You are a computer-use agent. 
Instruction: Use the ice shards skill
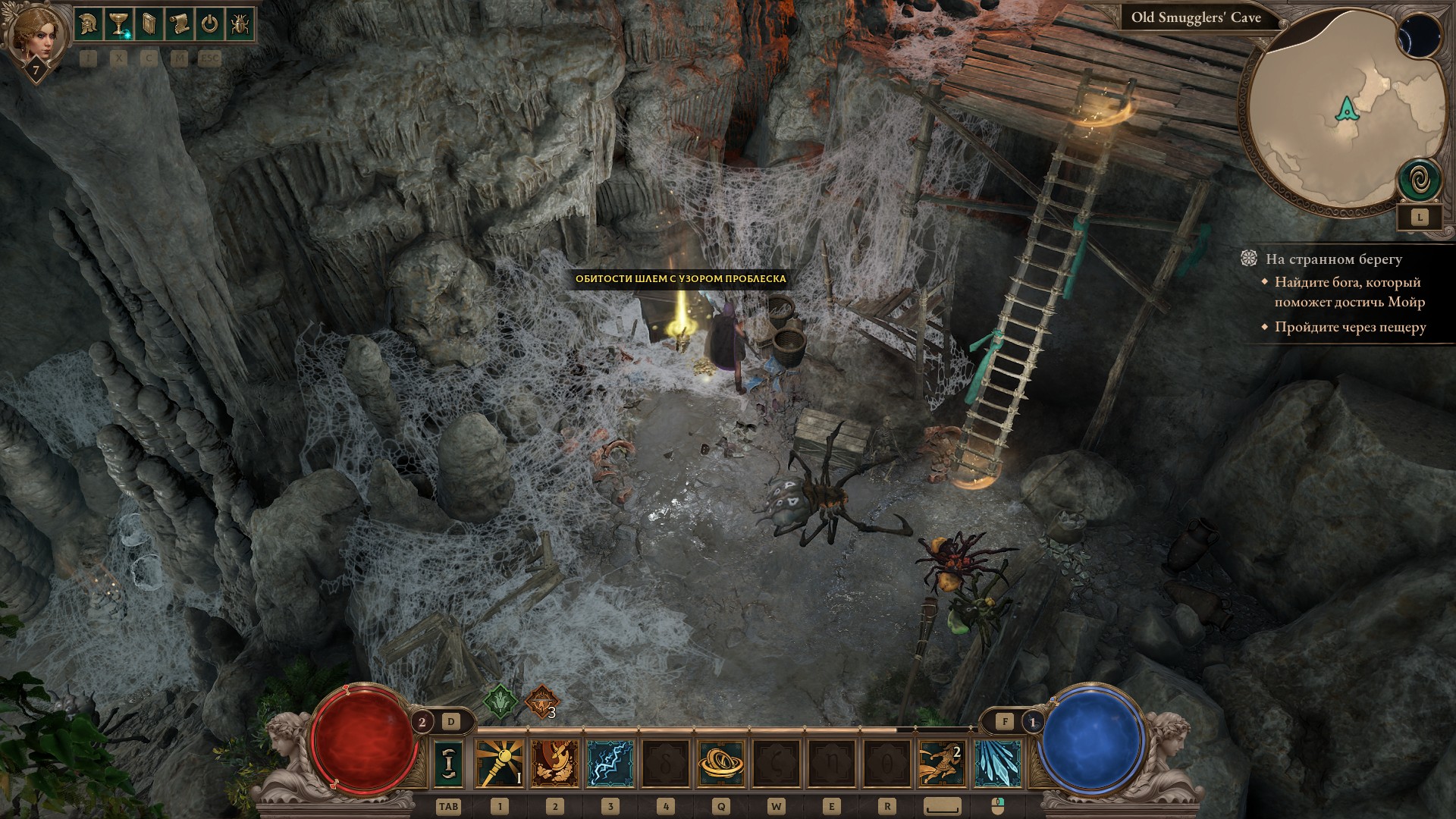[x=997, y=763]
